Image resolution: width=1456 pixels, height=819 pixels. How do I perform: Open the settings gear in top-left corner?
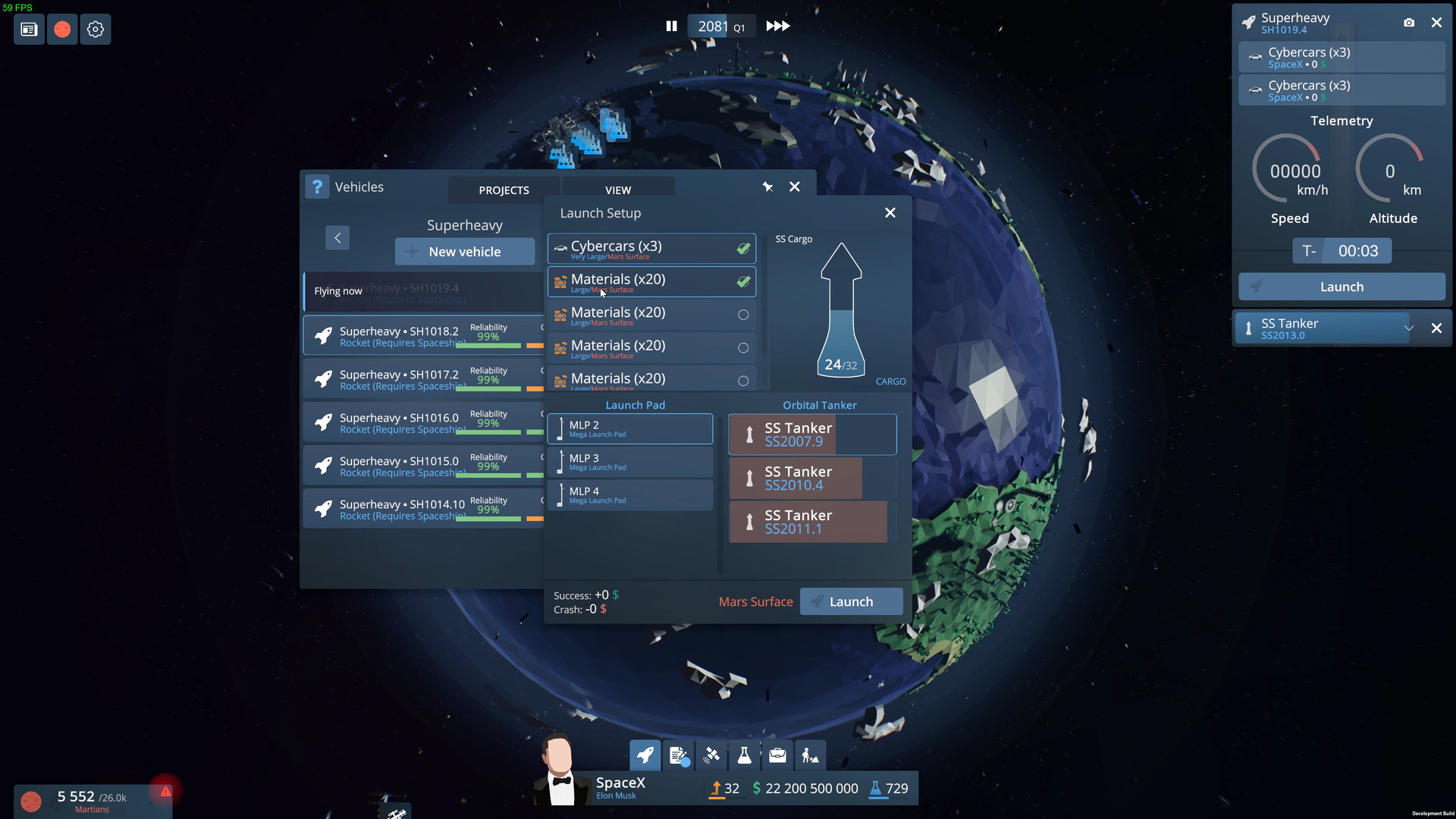(x=96, y=29)
